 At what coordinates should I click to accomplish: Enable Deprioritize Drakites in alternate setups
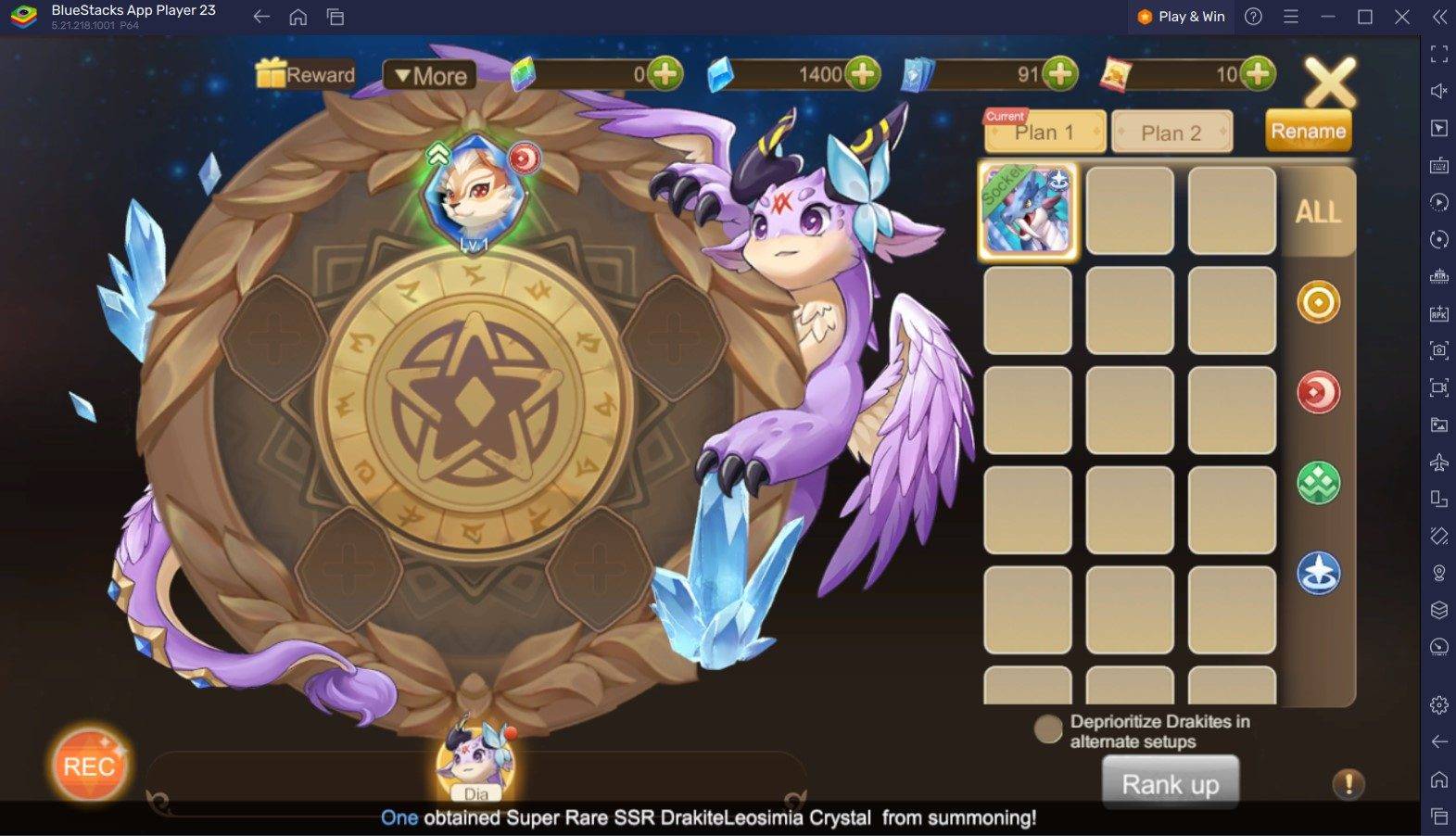point(1047,730)
